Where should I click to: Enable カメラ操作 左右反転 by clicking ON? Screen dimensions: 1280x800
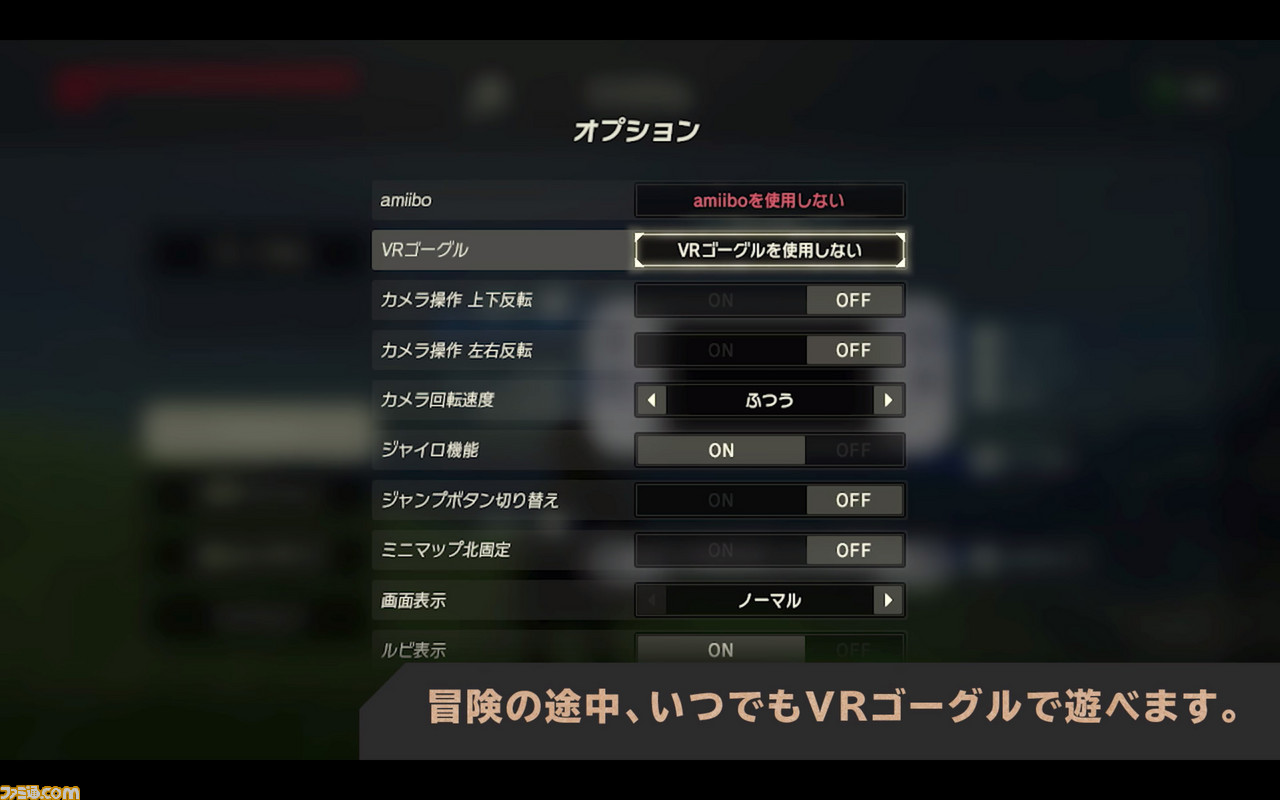(720, 350)
